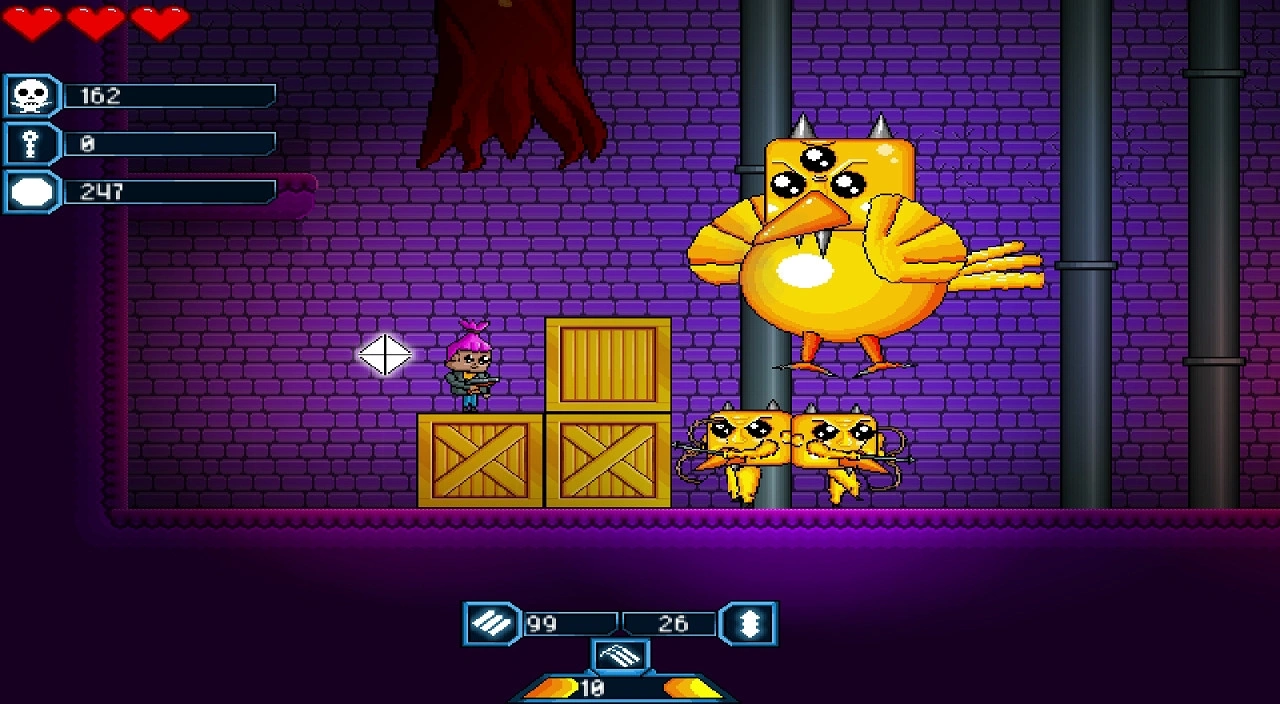Click the skull kill counter icon
Viewport: 1280px width, 704px height.
[31, 96]
